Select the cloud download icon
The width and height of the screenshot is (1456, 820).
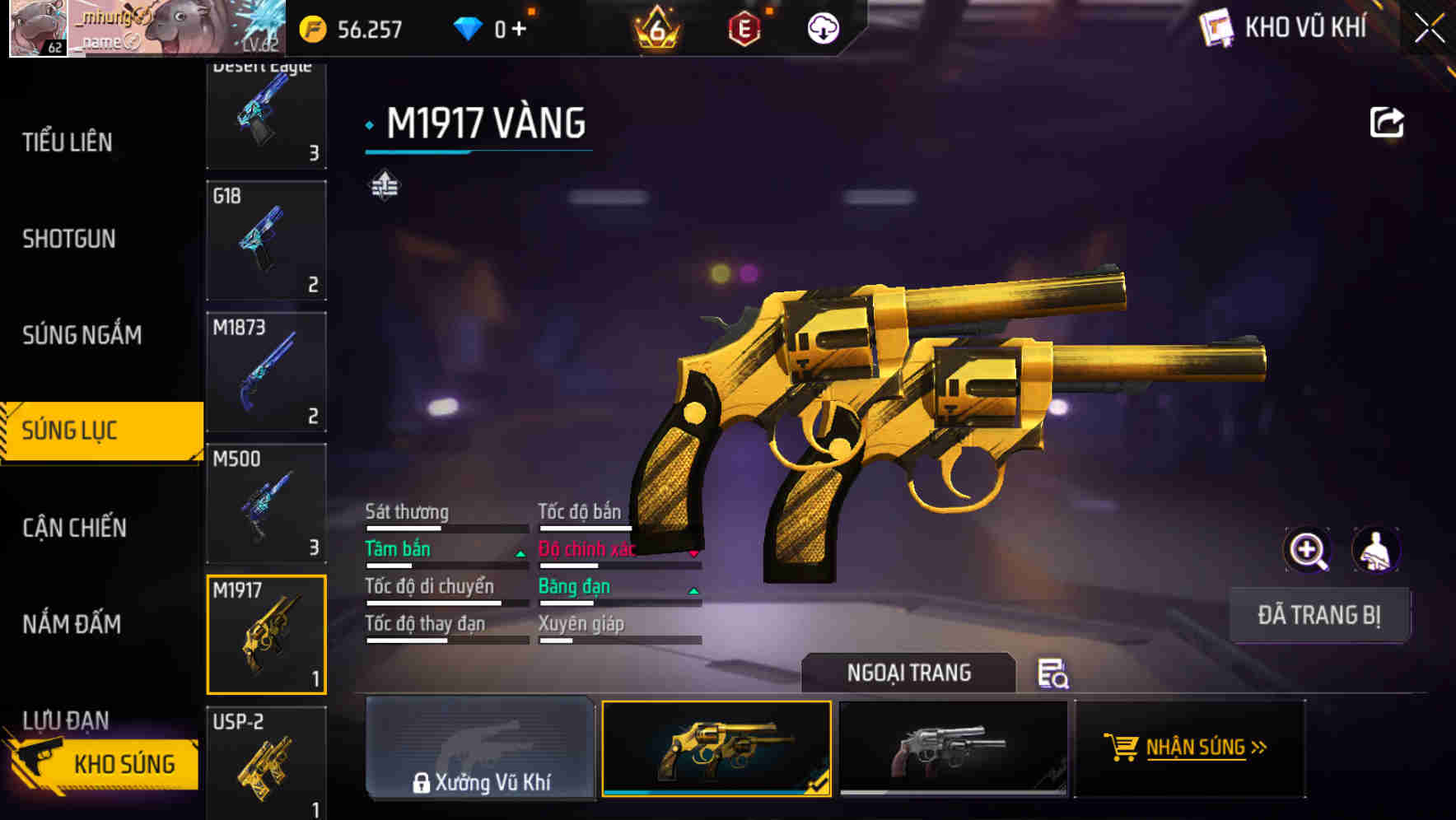pos(821,27)
